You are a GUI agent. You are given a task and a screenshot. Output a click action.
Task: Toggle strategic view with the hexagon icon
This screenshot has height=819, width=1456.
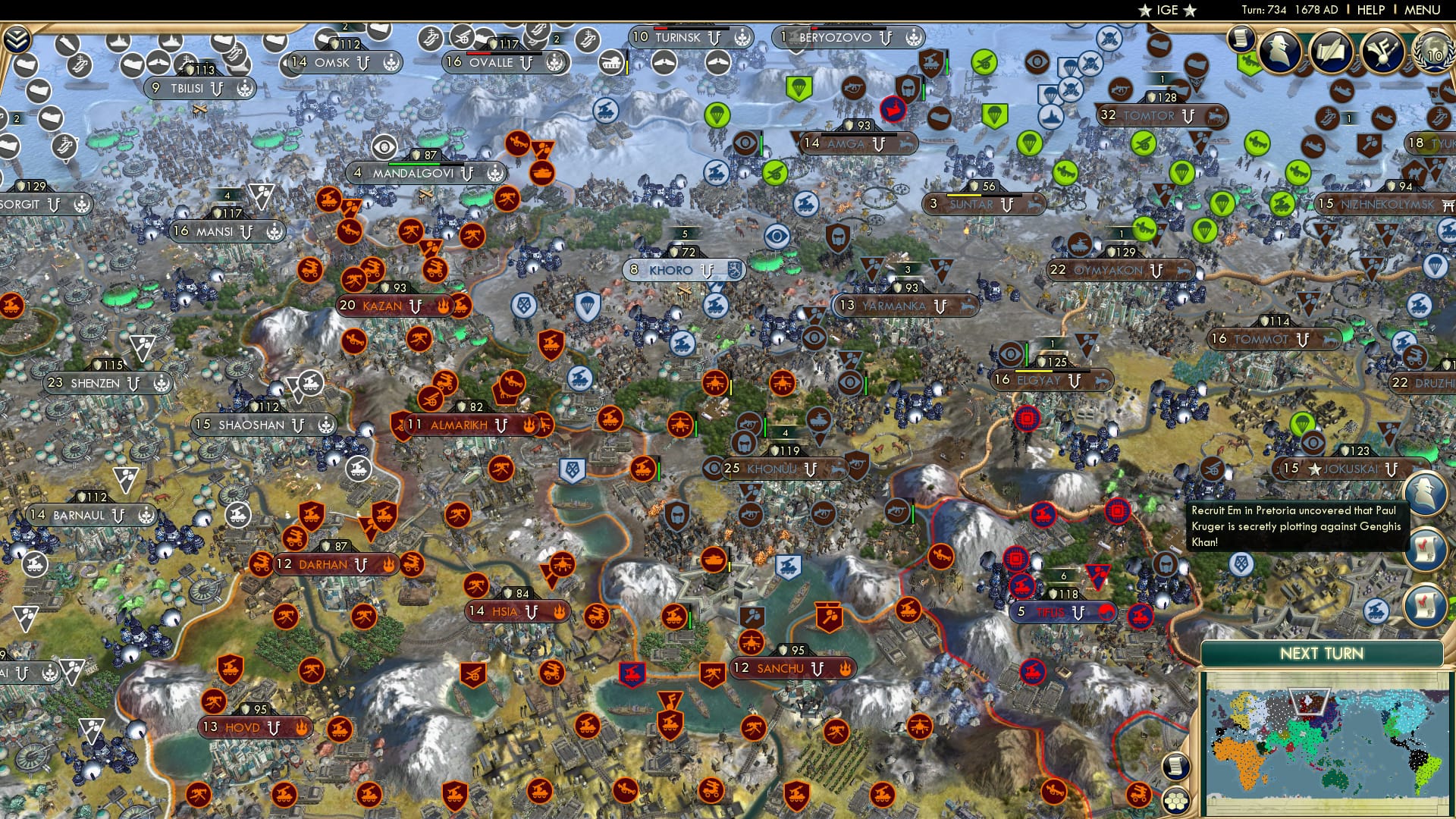pyautogui.click(x=1177, y=801)
